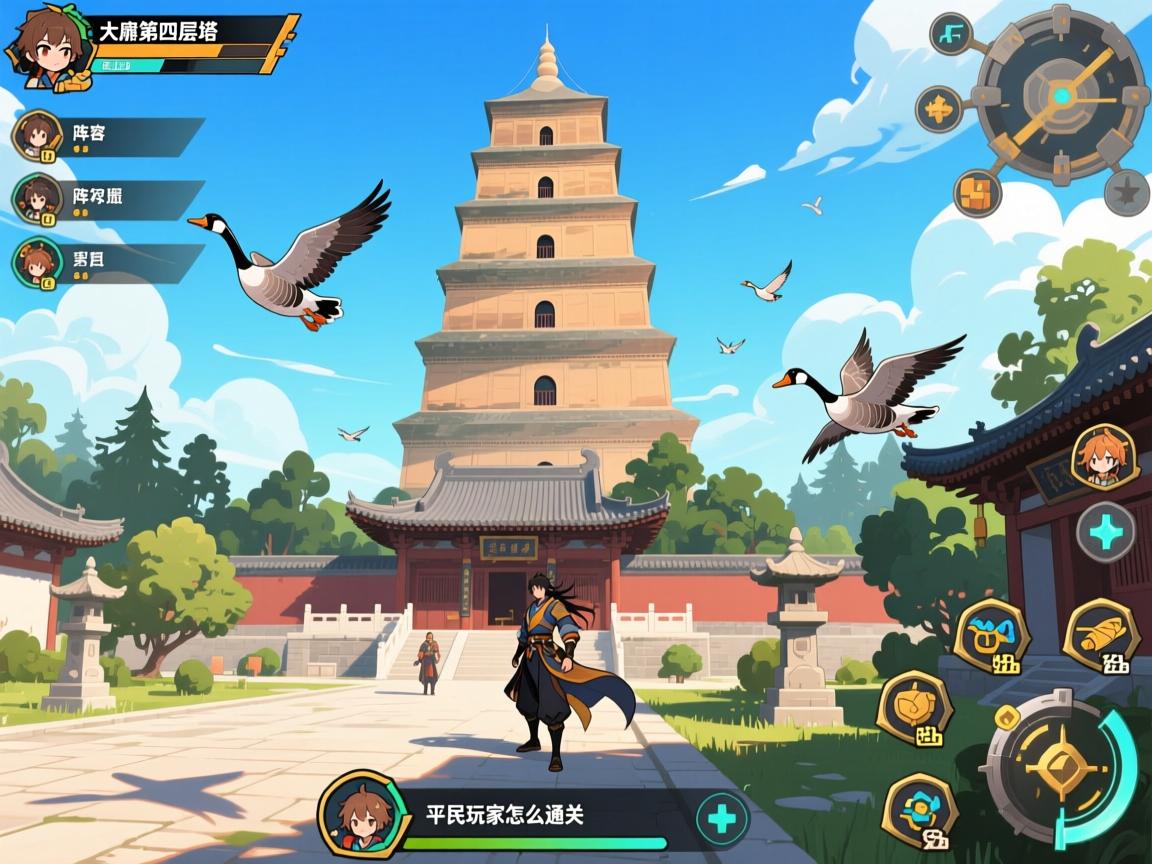Image resolution: width=1152 pixels, height=864 pixels.
Task: Select the orange cross icon near minimap
Action: coord(939,109)
